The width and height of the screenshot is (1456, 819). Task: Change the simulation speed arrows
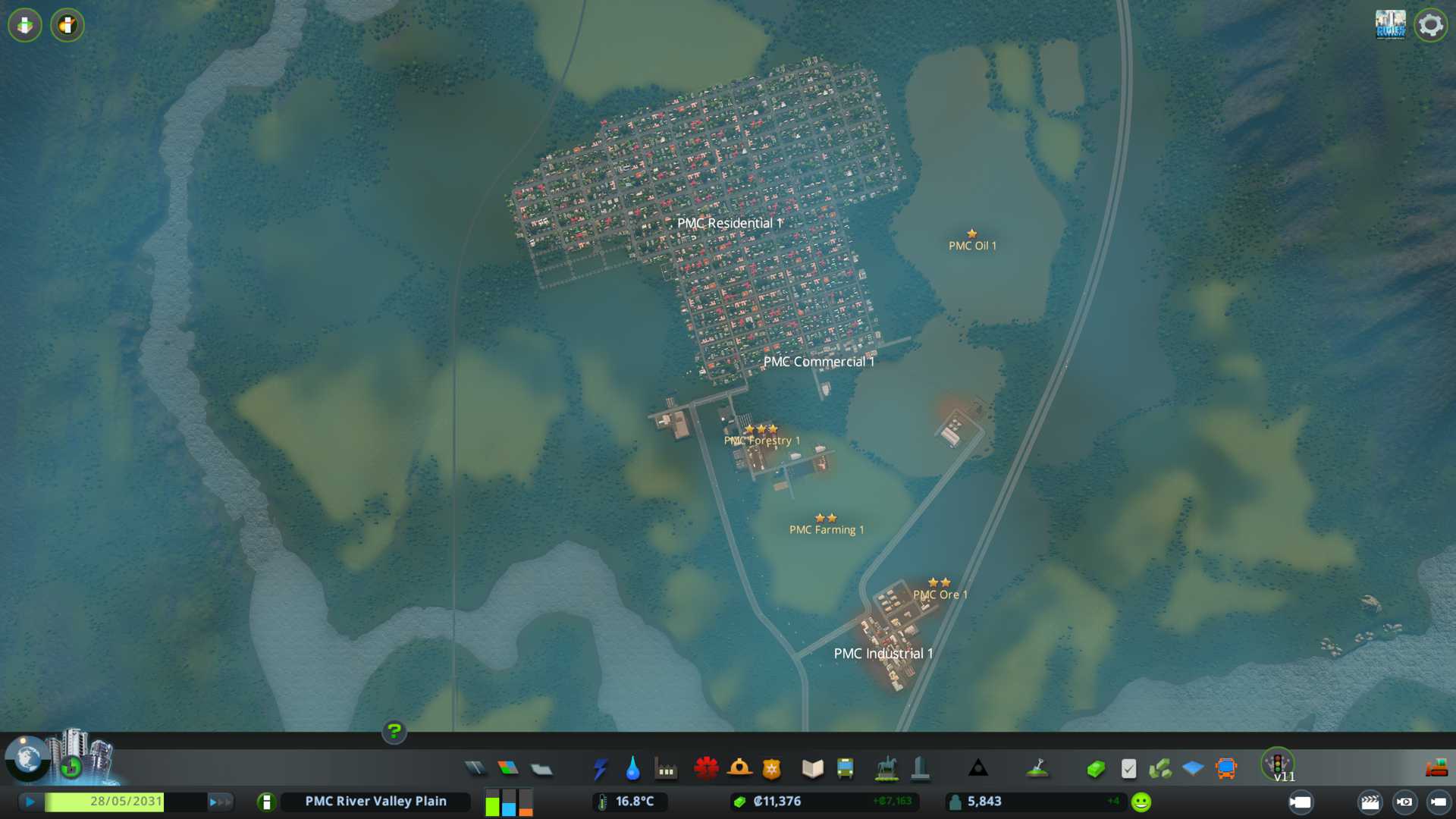(x=220, y=802)
